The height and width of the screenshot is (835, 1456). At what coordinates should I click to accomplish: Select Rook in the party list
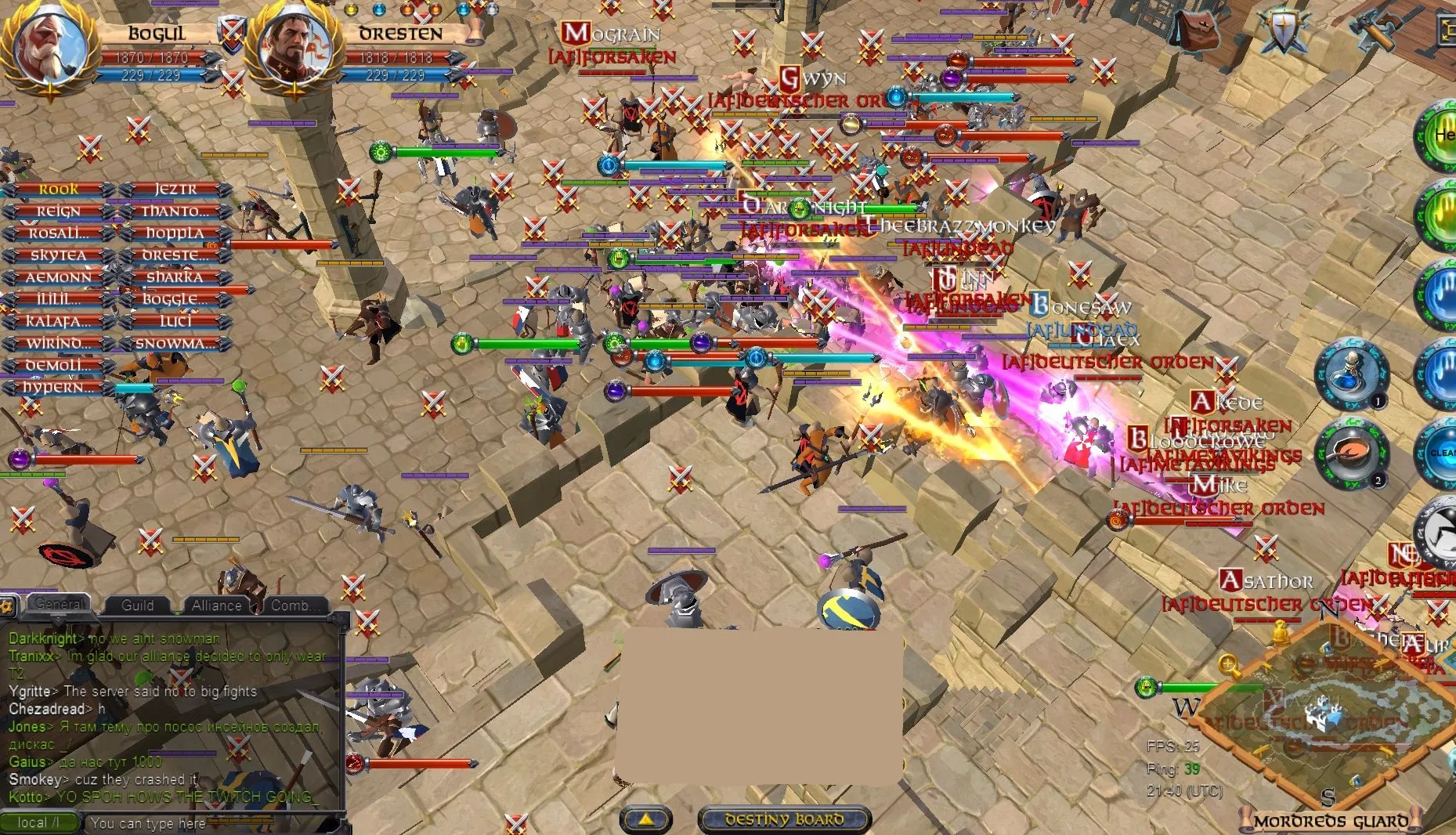tap(57, 189)
